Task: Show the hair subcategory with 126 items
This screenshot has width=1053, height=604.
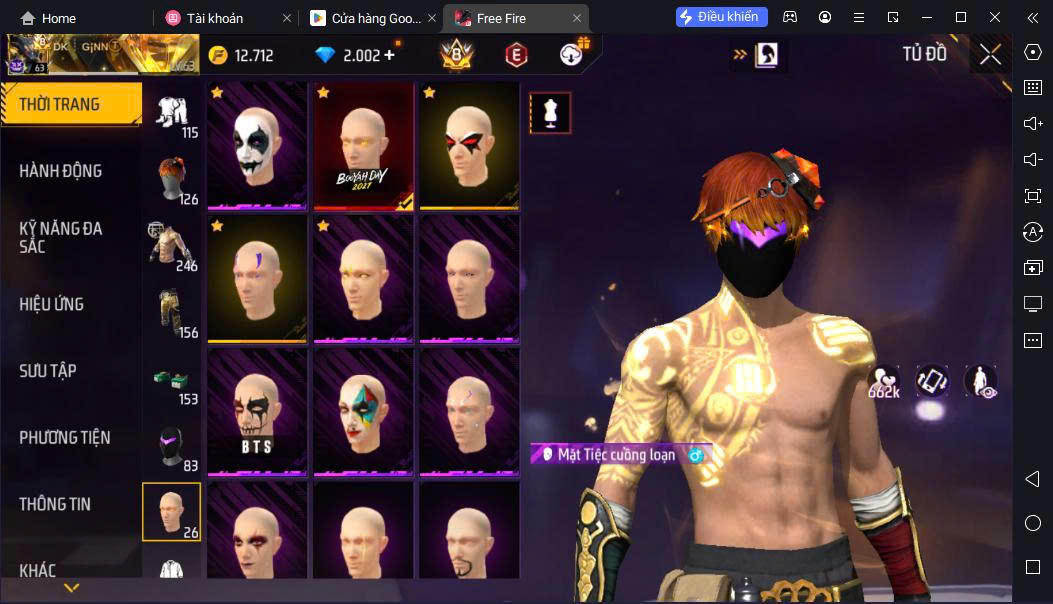Action: click(x=172, y=179)
